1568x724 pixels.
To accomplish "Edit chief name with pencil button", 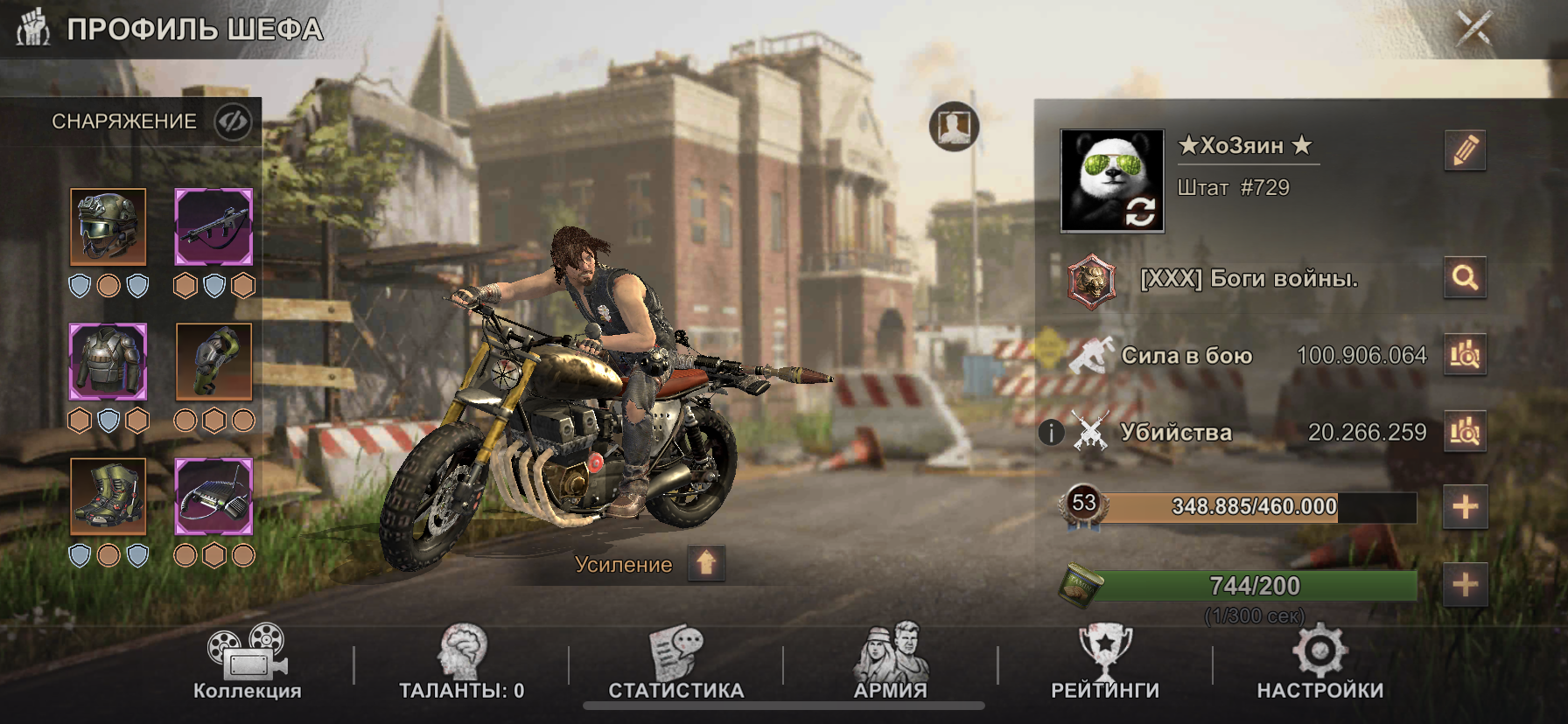I will tap(1465, 150).
